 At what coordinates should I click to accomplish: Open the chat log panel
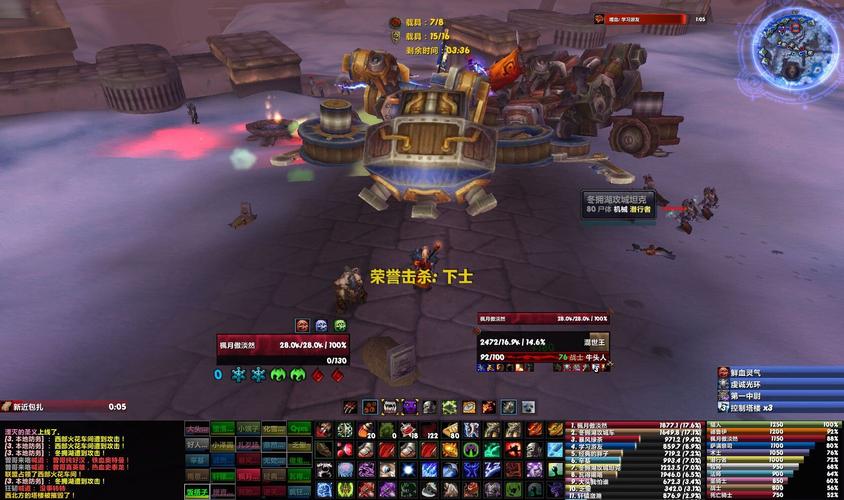coord(88,459)
